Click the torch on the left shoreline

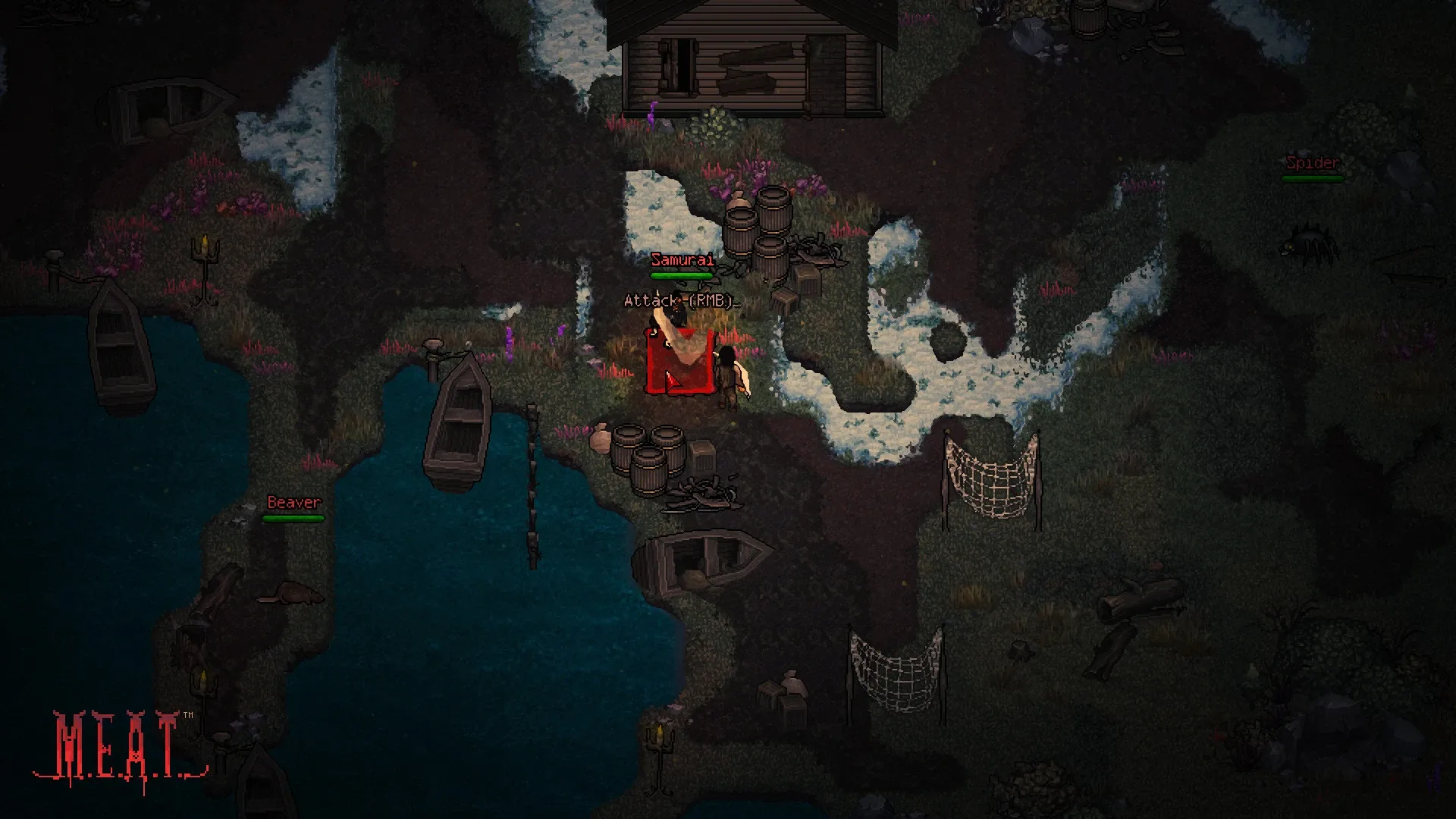[x=203, y=250]
